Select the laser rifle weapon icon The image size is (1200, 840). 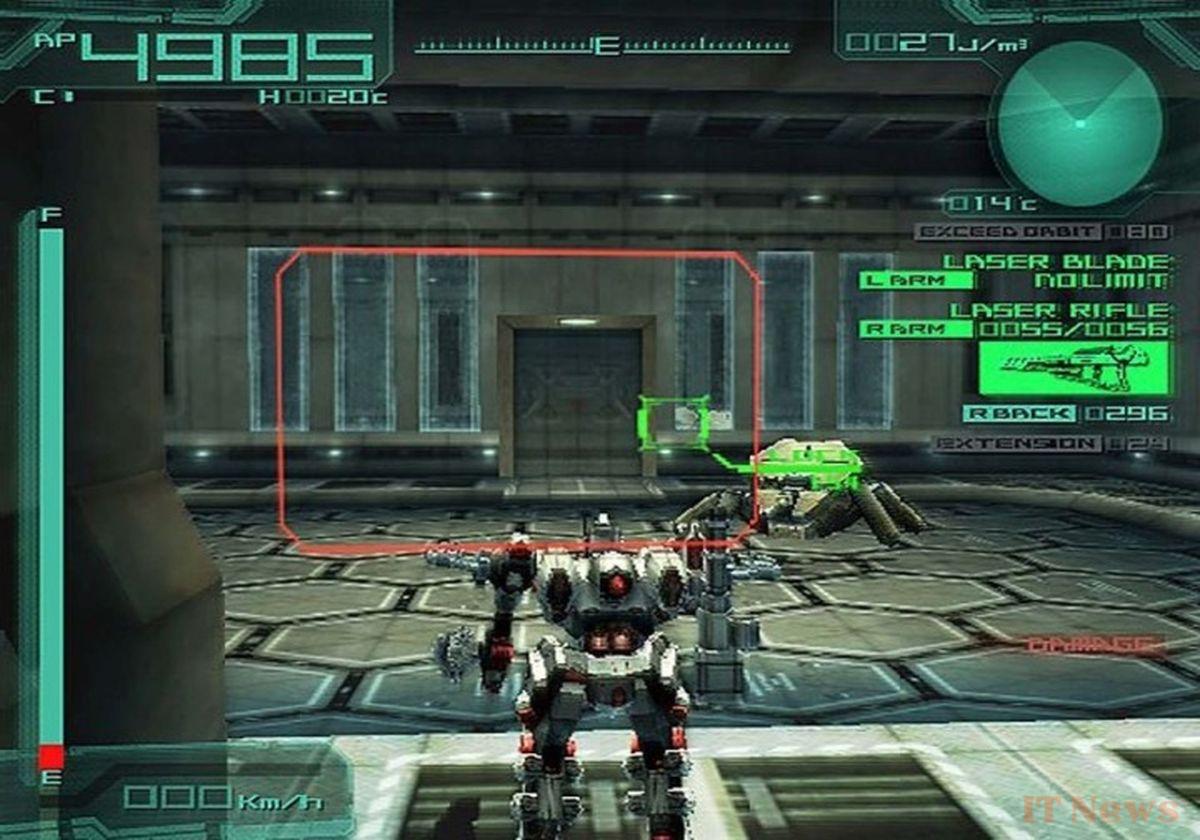click(x=1074, y=368)
